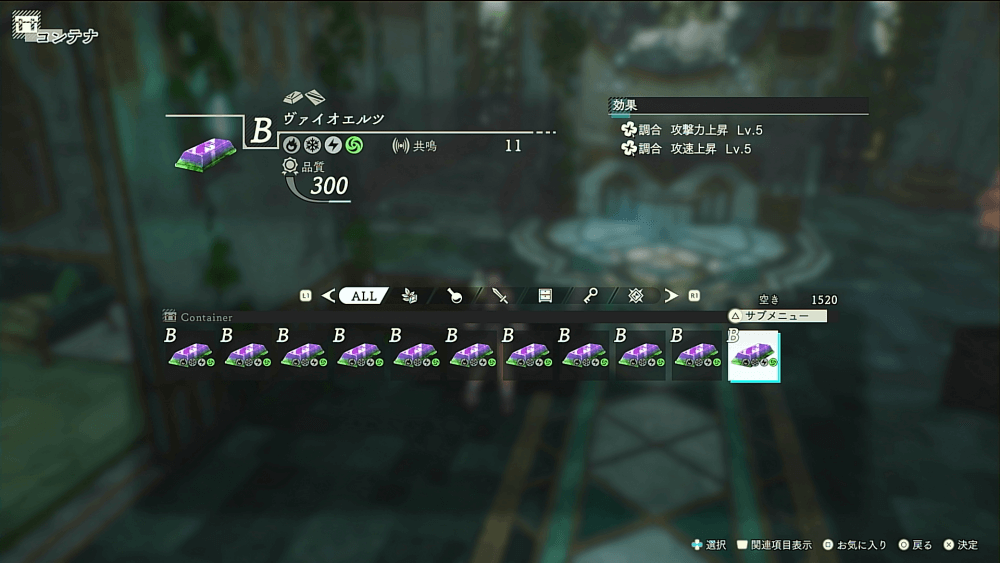Open the potion flask category tab
The image size is (1000, 563).
(x=454, y=296)
